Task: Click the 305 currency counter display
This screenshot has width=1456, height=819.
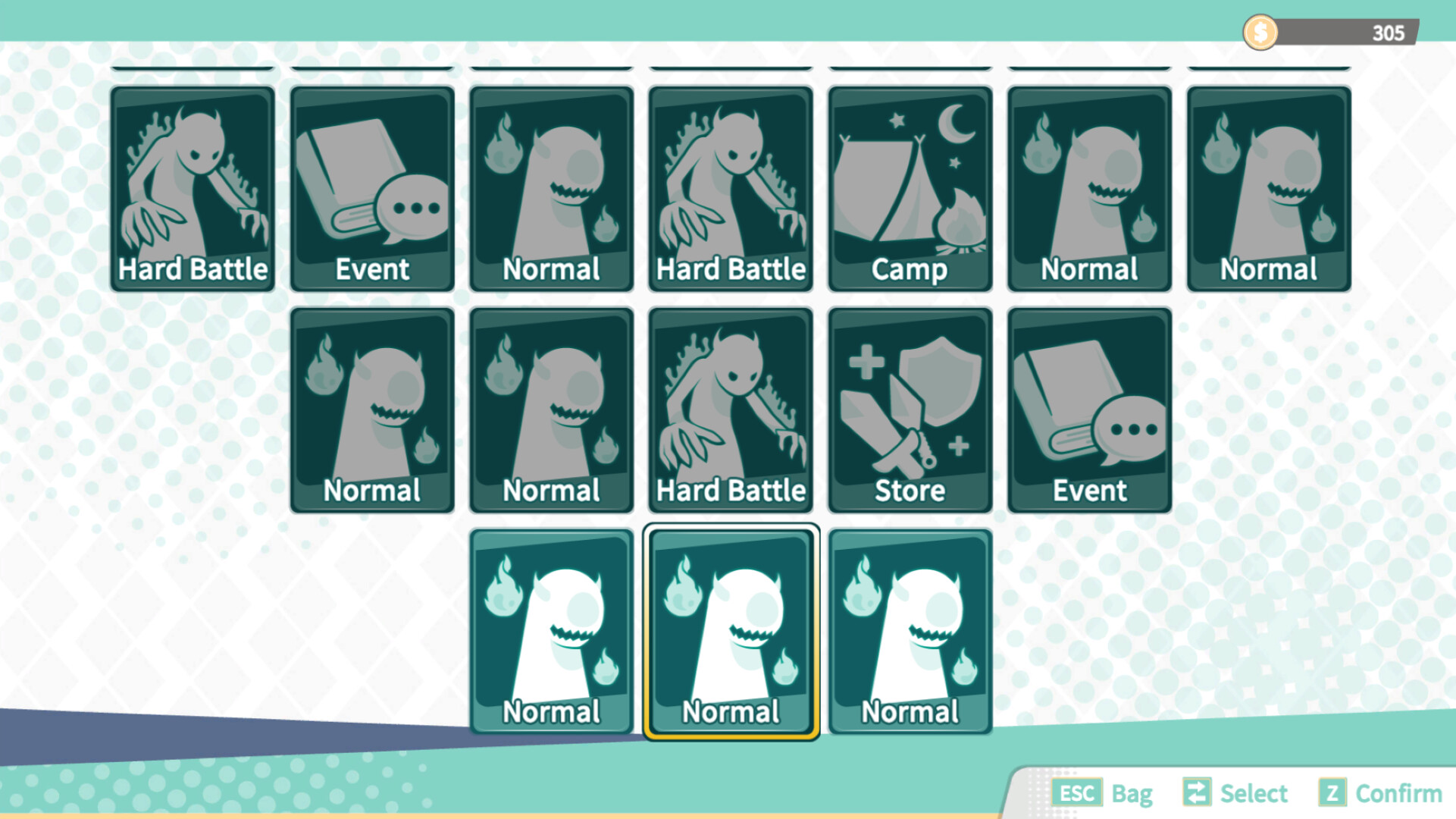Action: 1387,32
